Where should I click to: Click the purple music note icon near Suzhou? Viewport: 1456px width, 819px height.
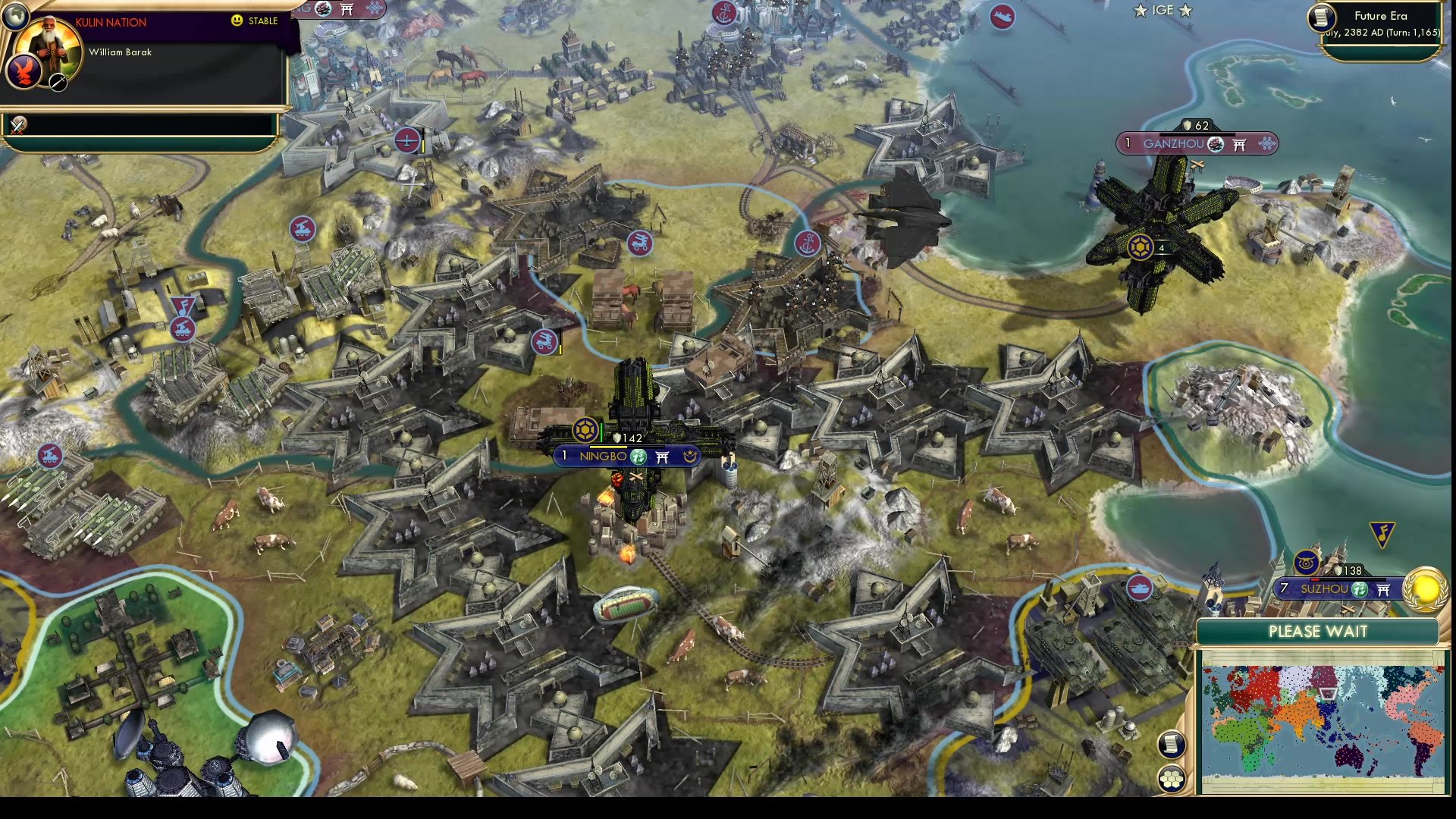click(x=1382, y=535)
